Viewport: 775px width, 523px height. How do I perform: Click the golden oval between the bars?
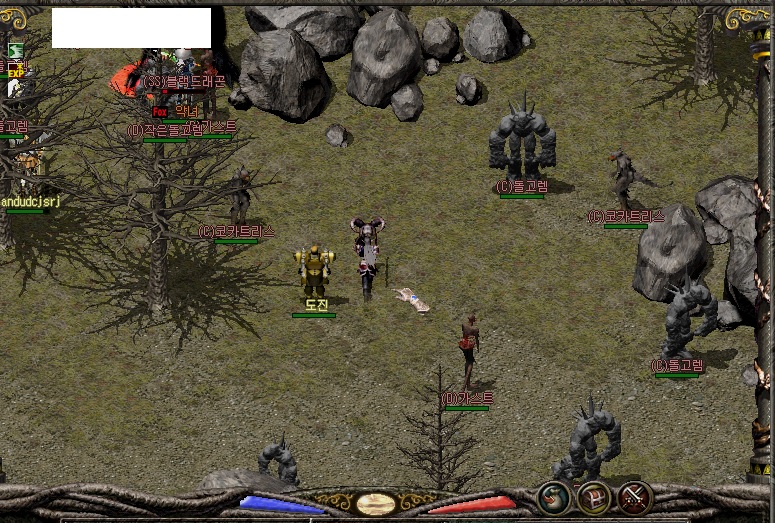pyautogui.click(x=376, y=503)
